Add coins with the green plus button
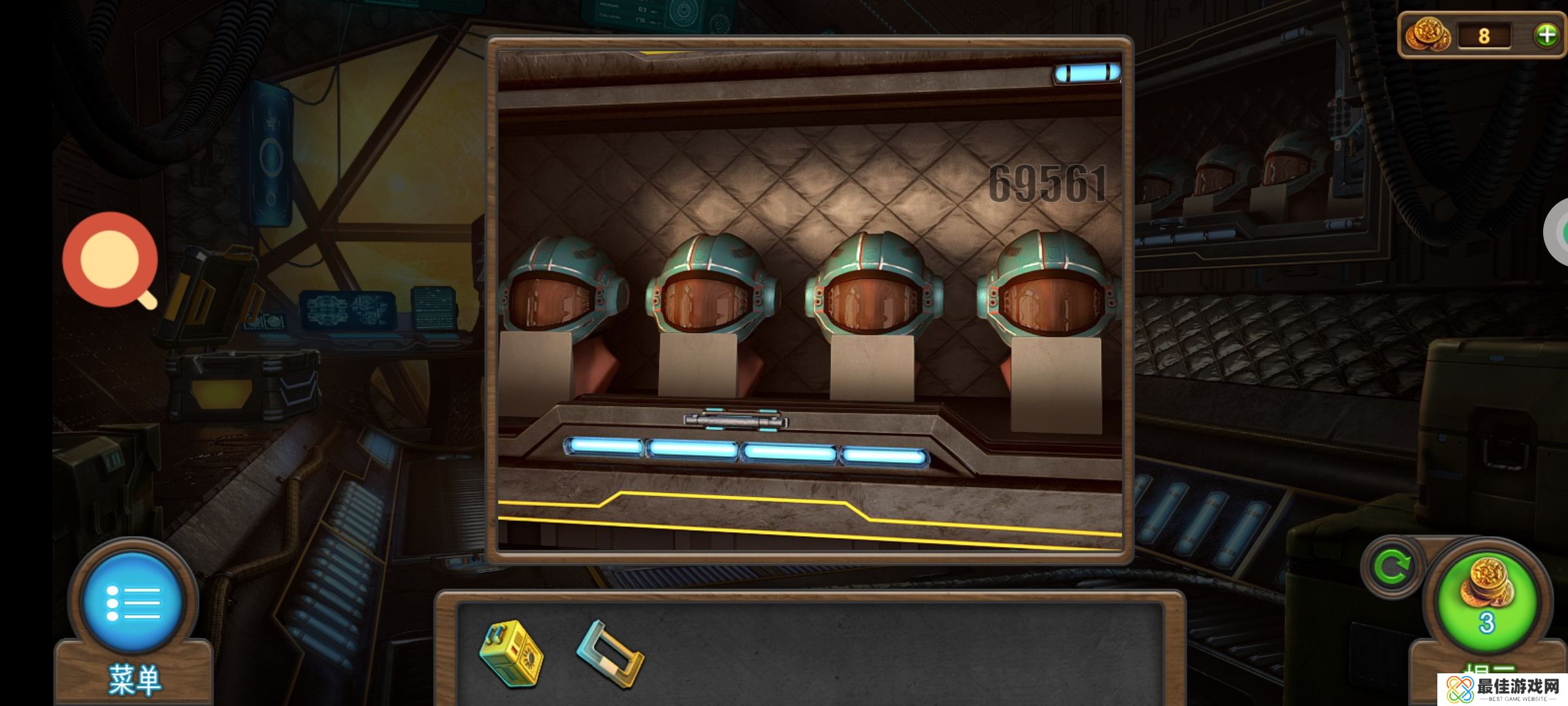The width and height of the screenshot is (1568, 706). pyautogui.click(x=1546, y=35)
